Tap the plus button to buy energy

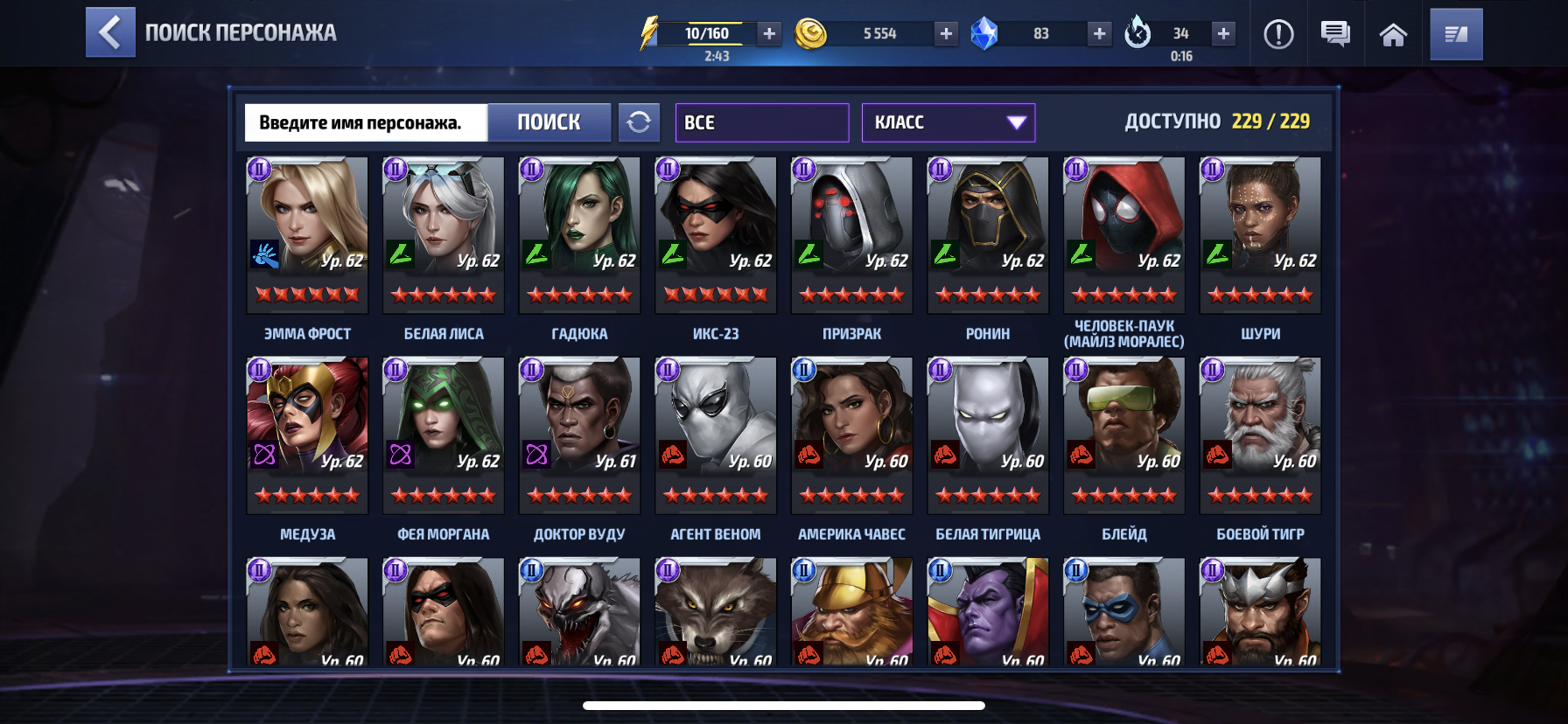[x=768, y=33]
